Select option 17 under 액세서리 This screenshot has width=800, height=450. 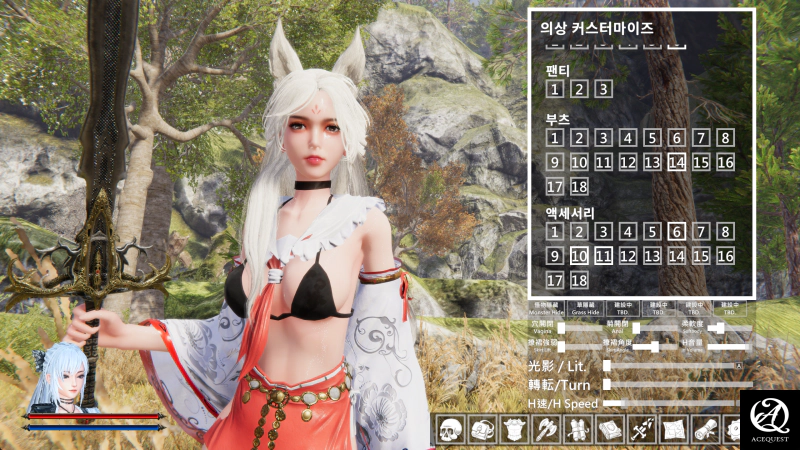click(x=554, y=280)
